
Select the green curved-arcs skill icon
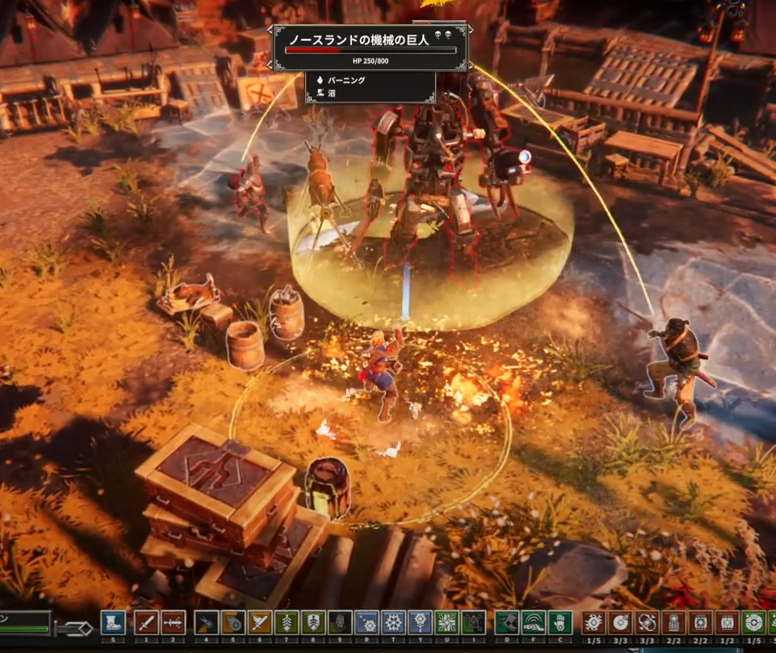[x=534, y=622]
